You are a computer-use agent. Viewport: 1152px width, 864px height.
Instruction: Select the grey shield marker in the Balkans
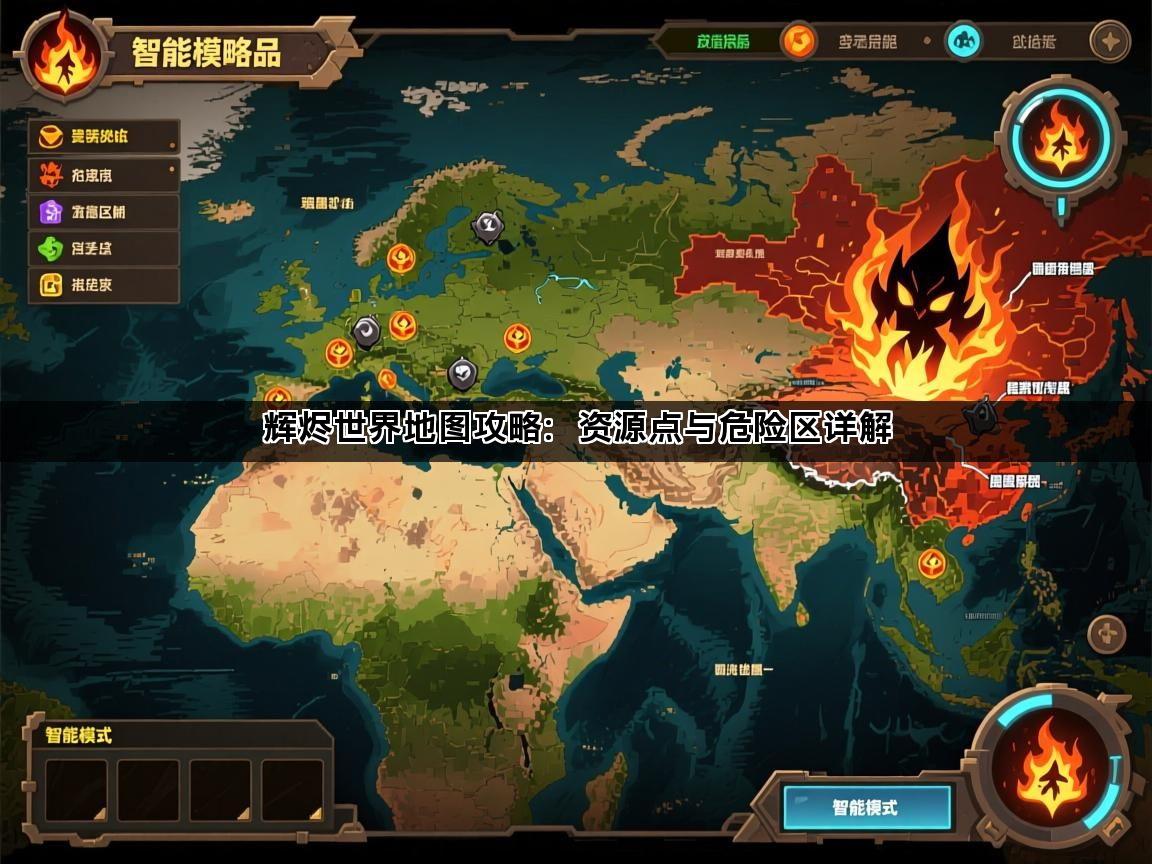[x=461, y=374]
